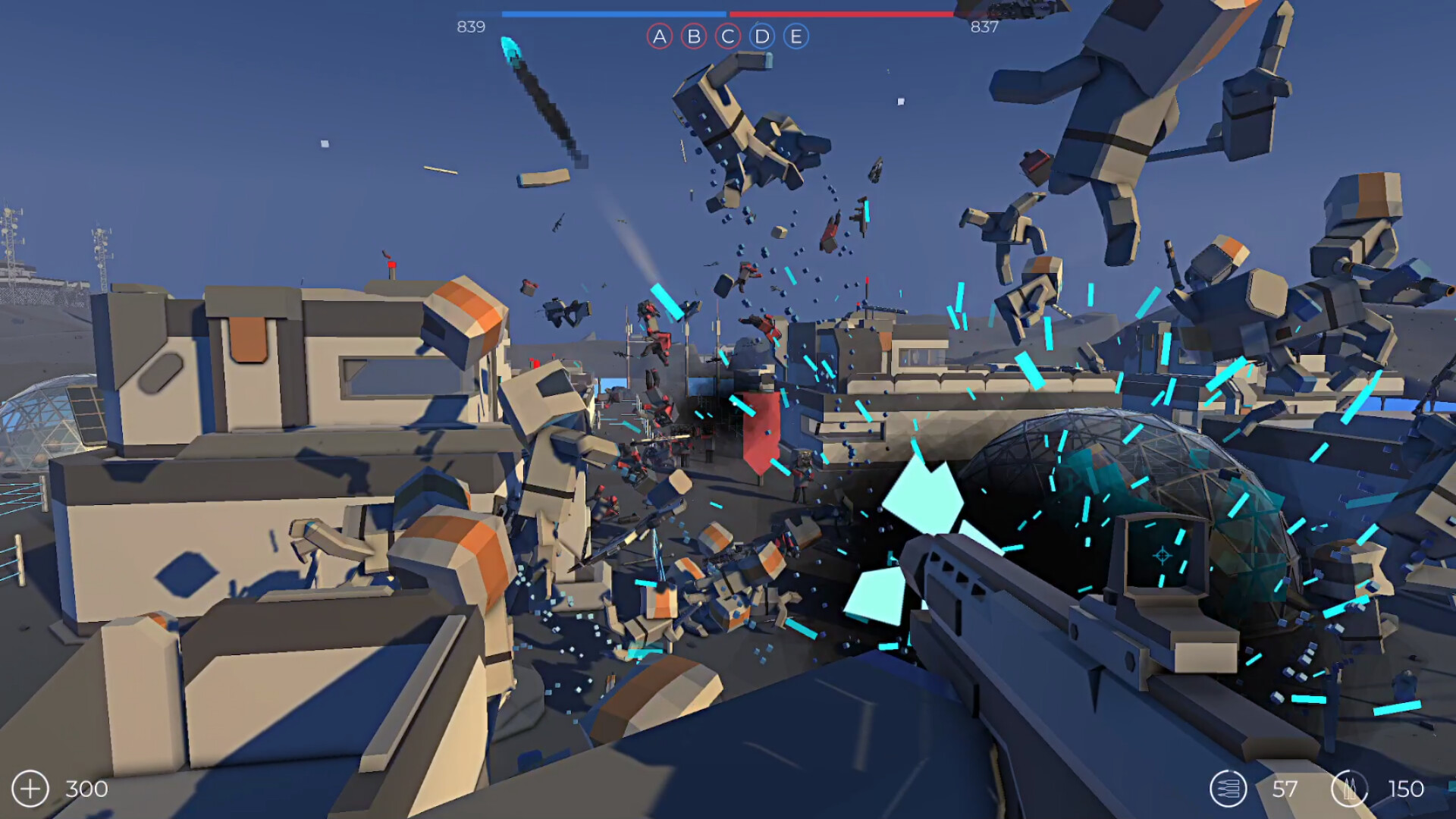Toggle the blue team ticket display
This screenshot has width=1456, height=819.
coord(471,27)
